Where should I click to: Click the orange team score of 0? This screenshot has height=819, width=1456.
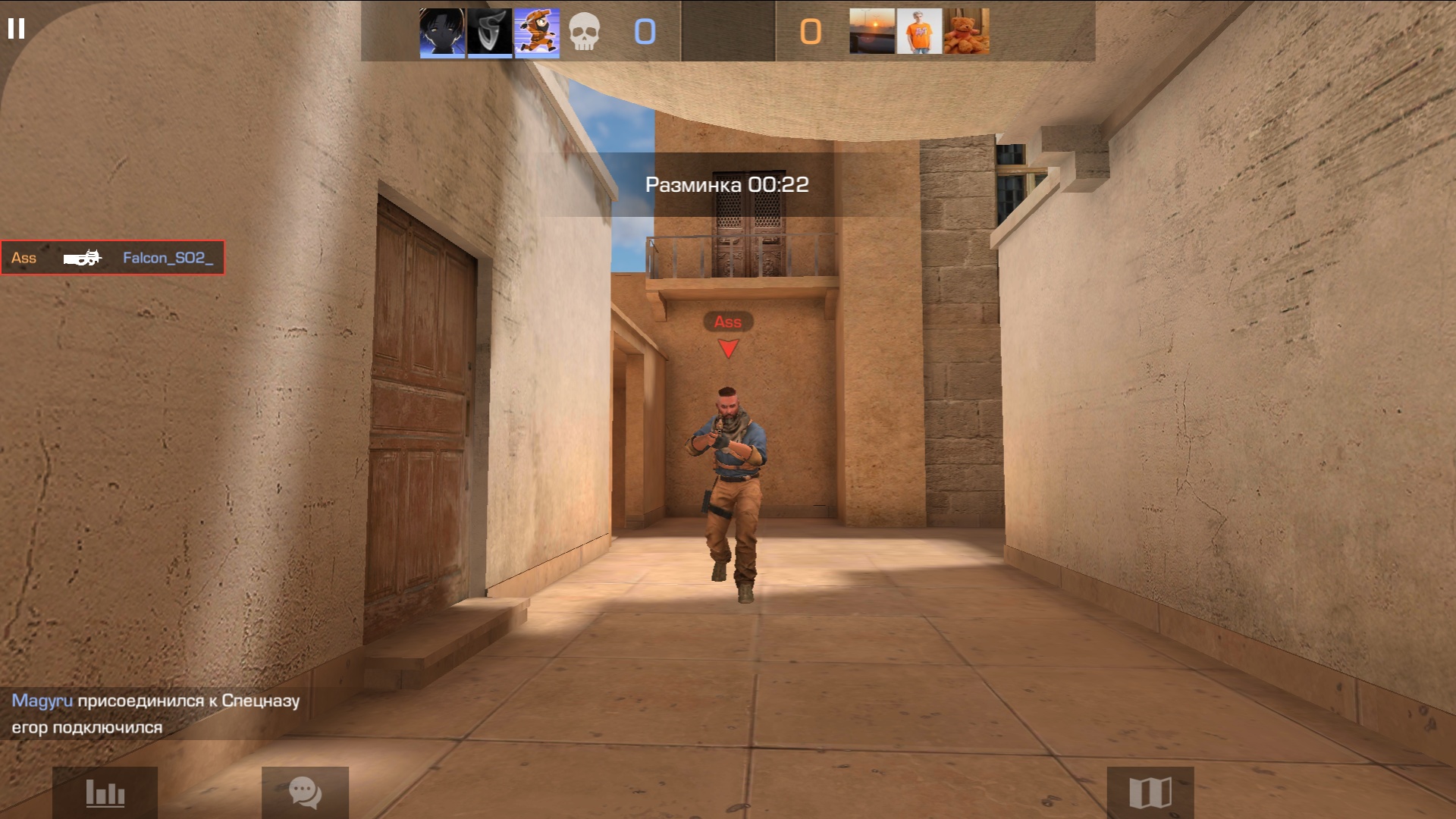tap(810, 32)
